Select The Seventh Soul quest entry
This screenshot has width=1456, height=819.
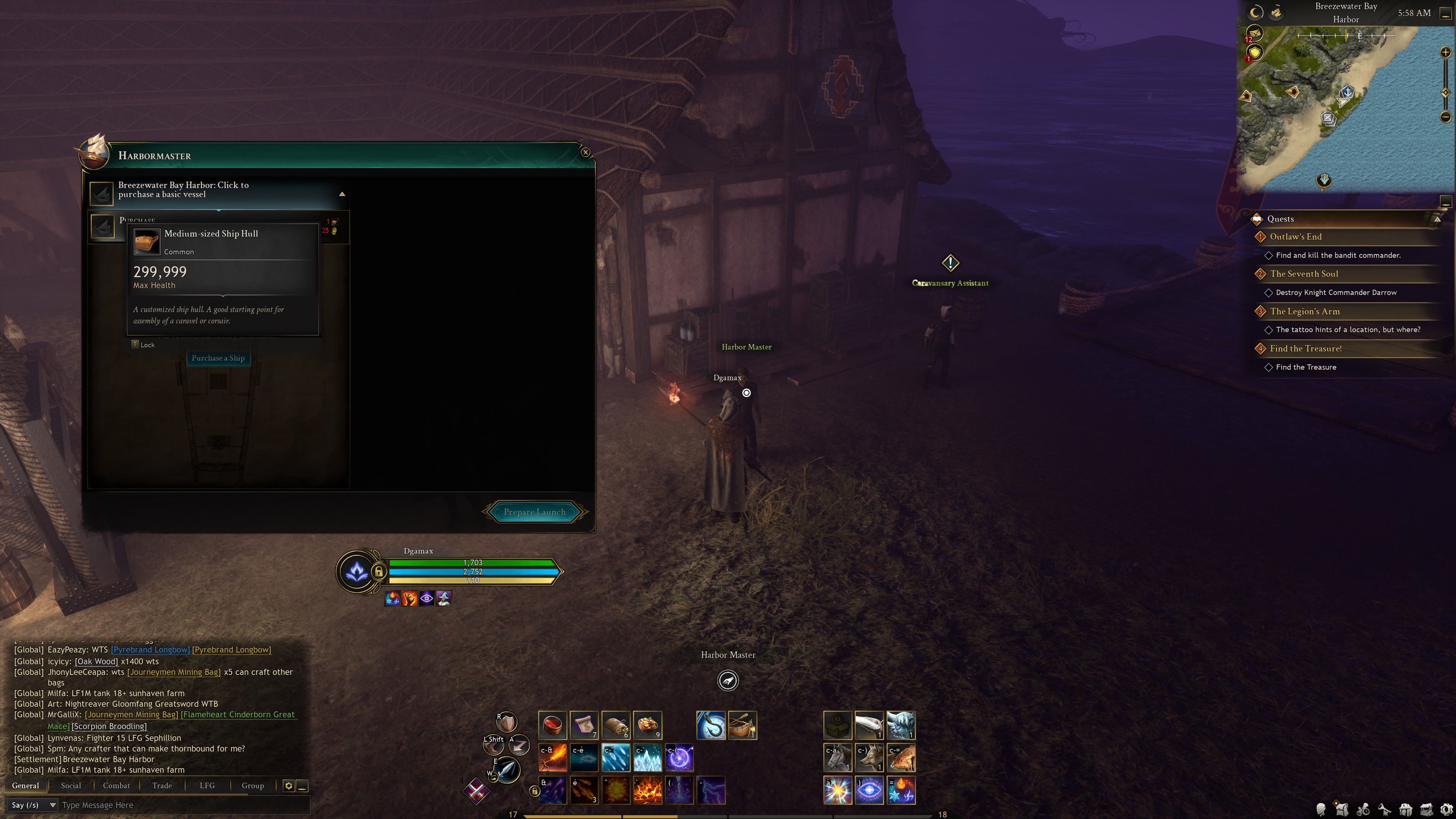coord(1304,274)
